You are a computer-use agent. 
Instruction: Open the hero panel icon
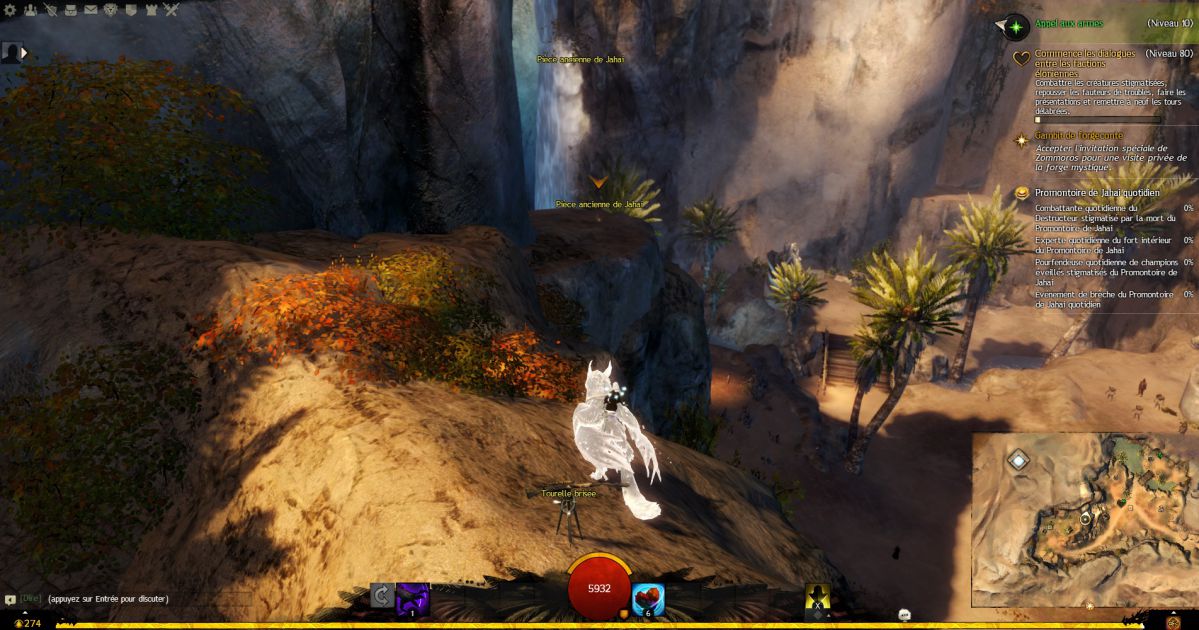click(50, 10)
